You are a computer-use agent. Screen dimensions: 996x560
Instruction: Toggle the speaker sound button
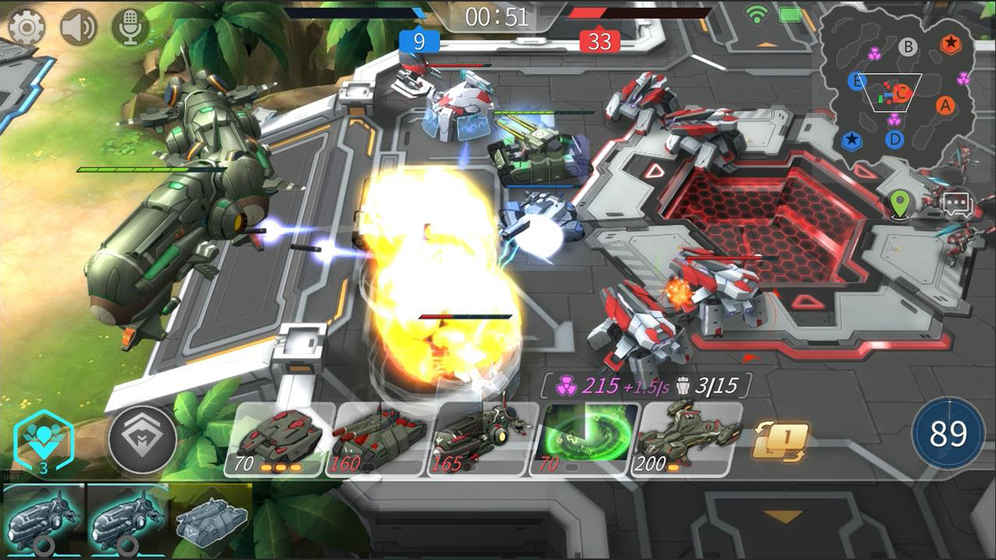click(x=78, y=26)
